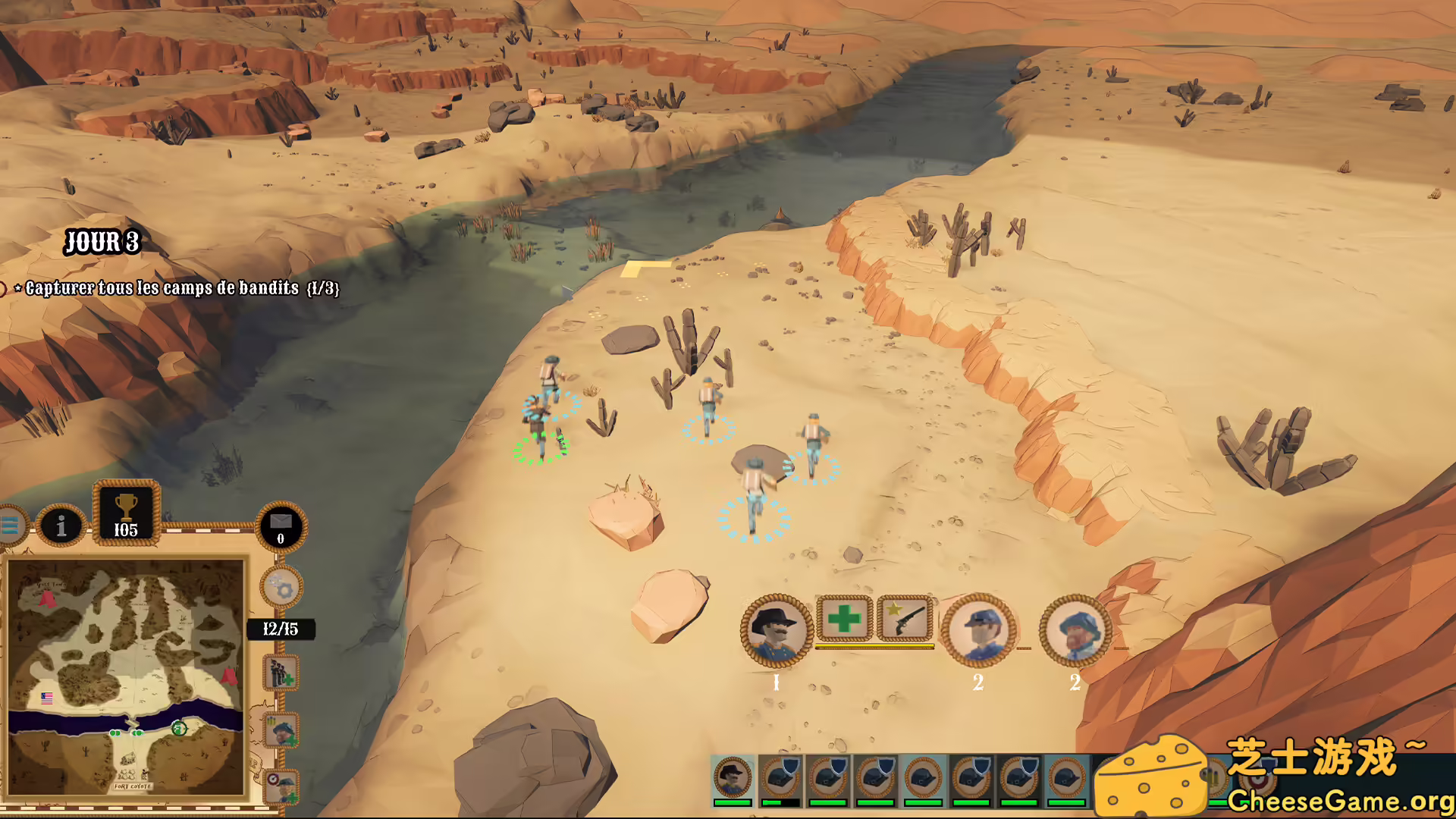This screenshot has width=1456, height=819.
Task: Add the soldier with target badge
Action: point(281,786)
